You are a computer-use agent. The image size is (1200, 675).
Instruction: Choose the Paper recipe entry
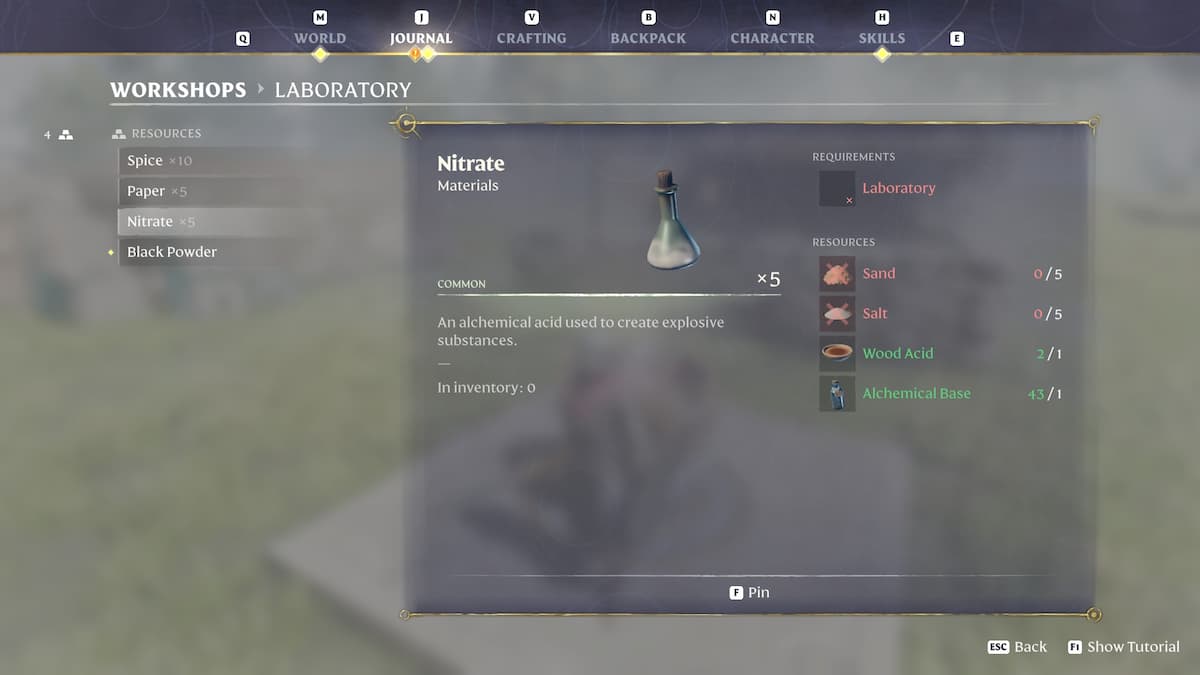click(157, 191)
